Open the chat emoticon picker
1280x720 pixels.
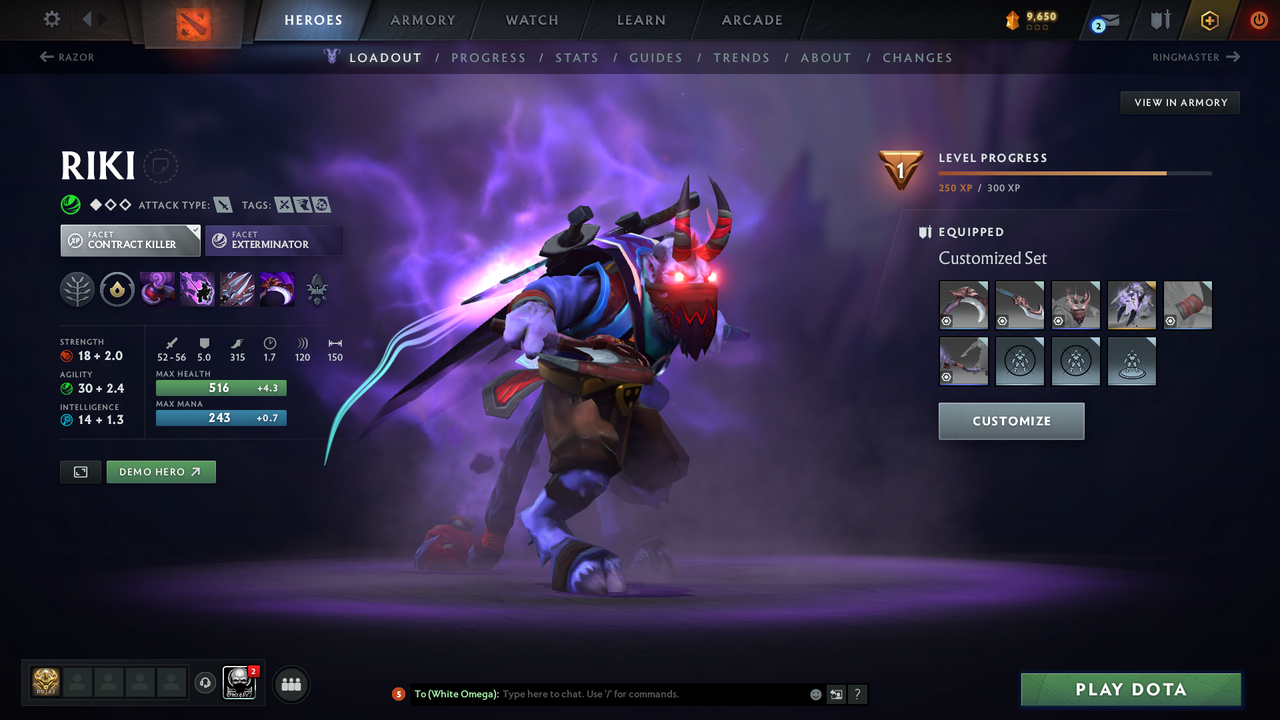pyautogui.click(x=815, y=693)
